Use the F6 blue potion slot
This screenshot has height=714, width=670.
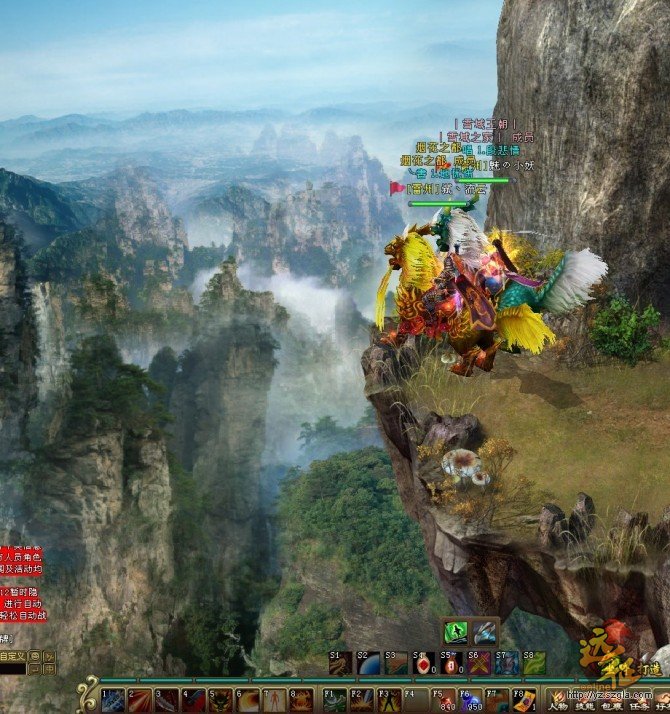(x=472, y=701)
